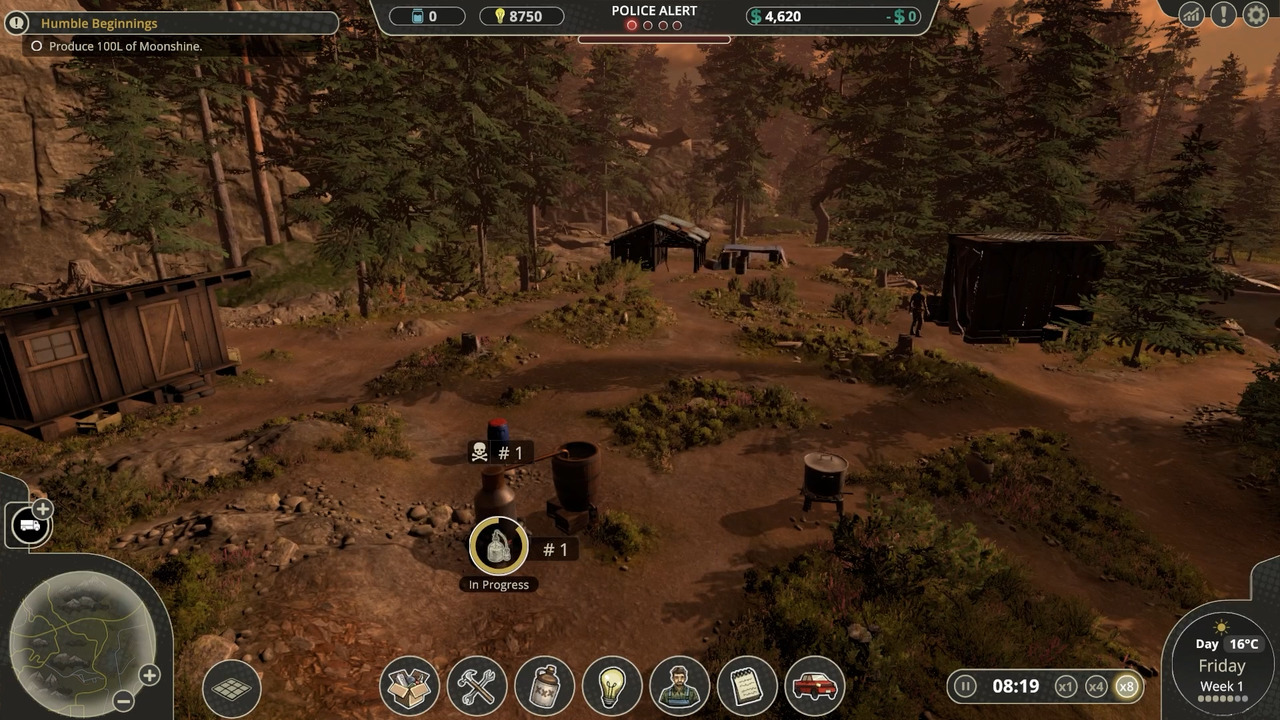Open the notepad orders menu
1280x720 pixels.
747,687
